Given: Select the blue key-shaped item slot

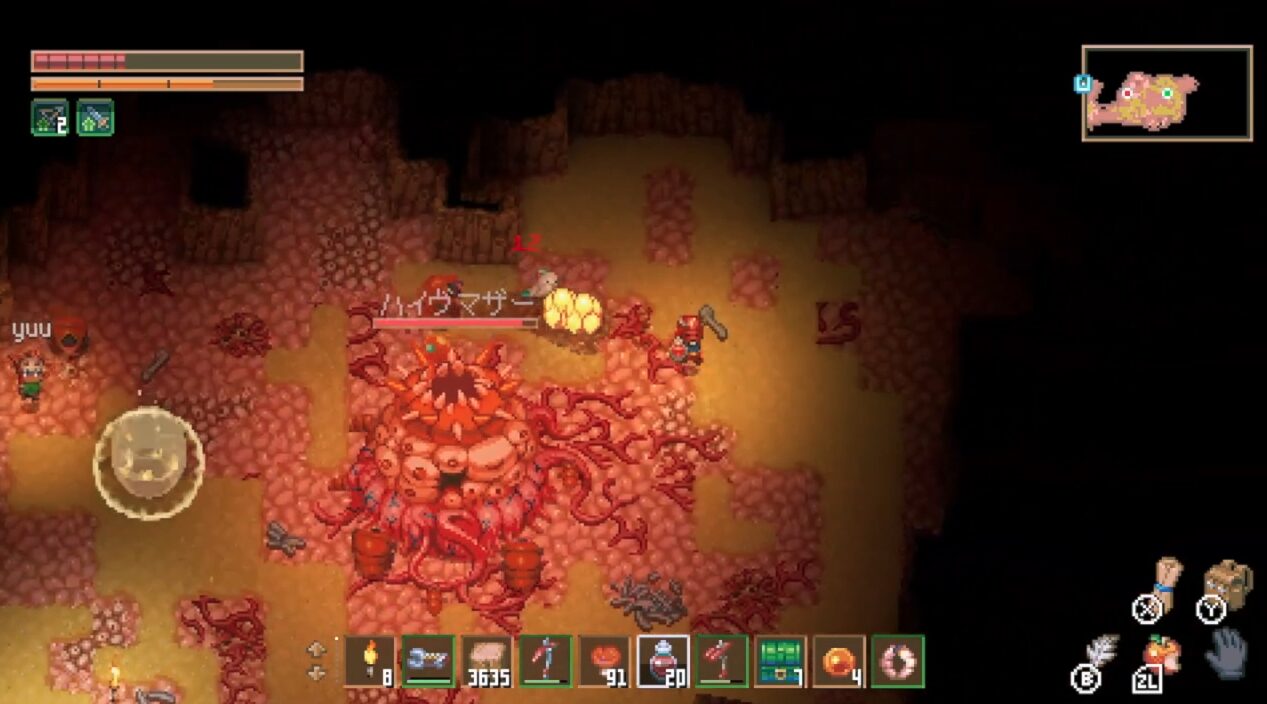Looking at the screenshot, I should tap(428, 661).
